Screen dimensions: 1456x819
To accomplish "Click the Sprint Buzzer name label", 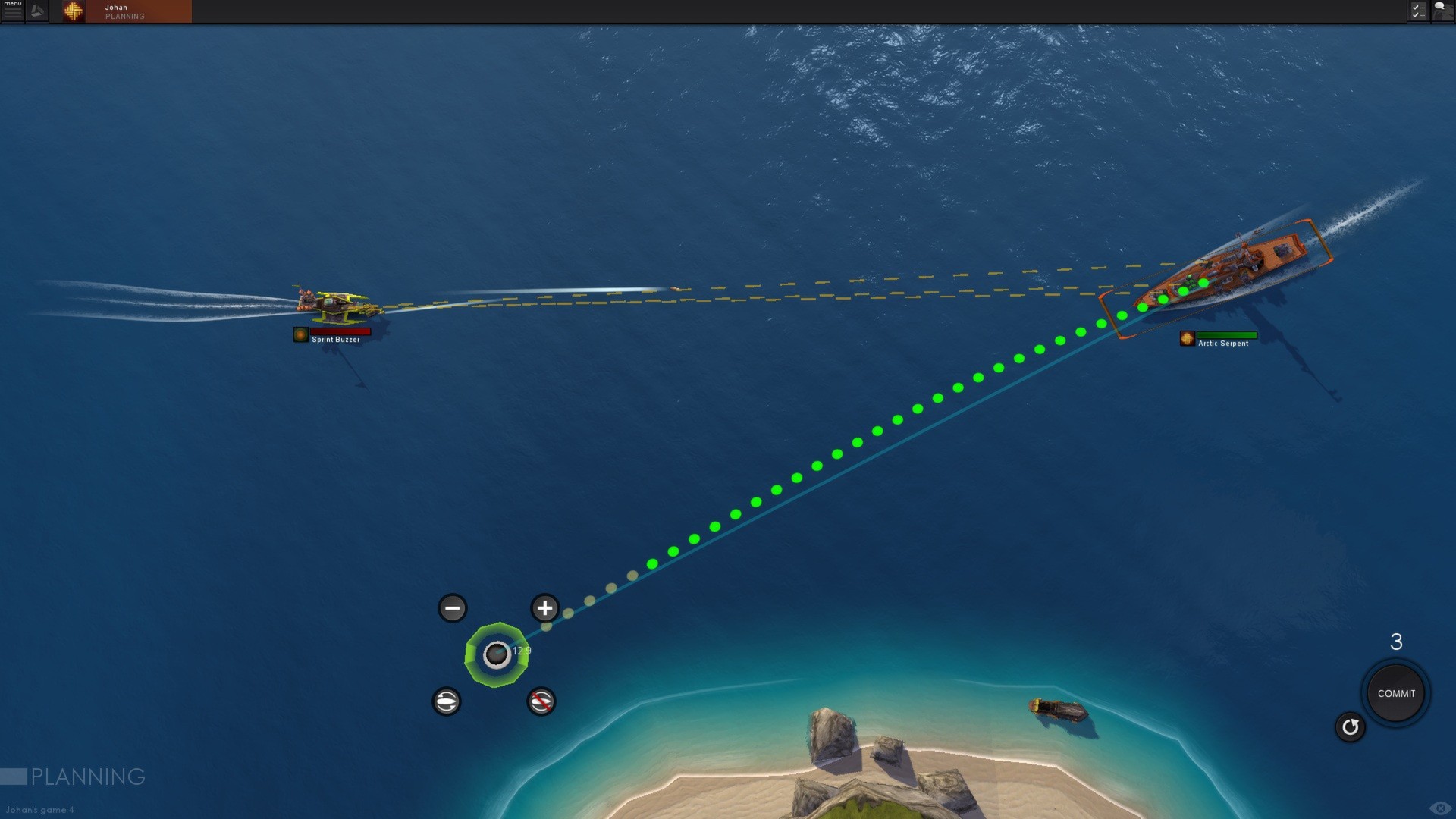I will (x=334, y=340).
